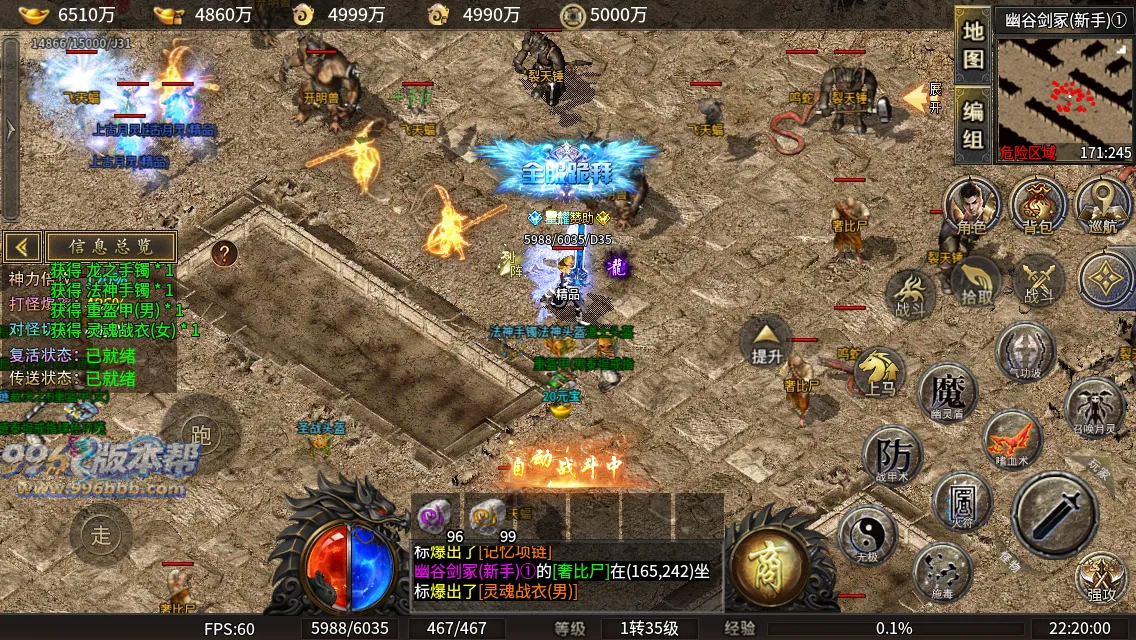Screen dimensions: 1136x640
Task: Select the 跑 run movement button
Action: pyautogui.click(x=201, y=433)
